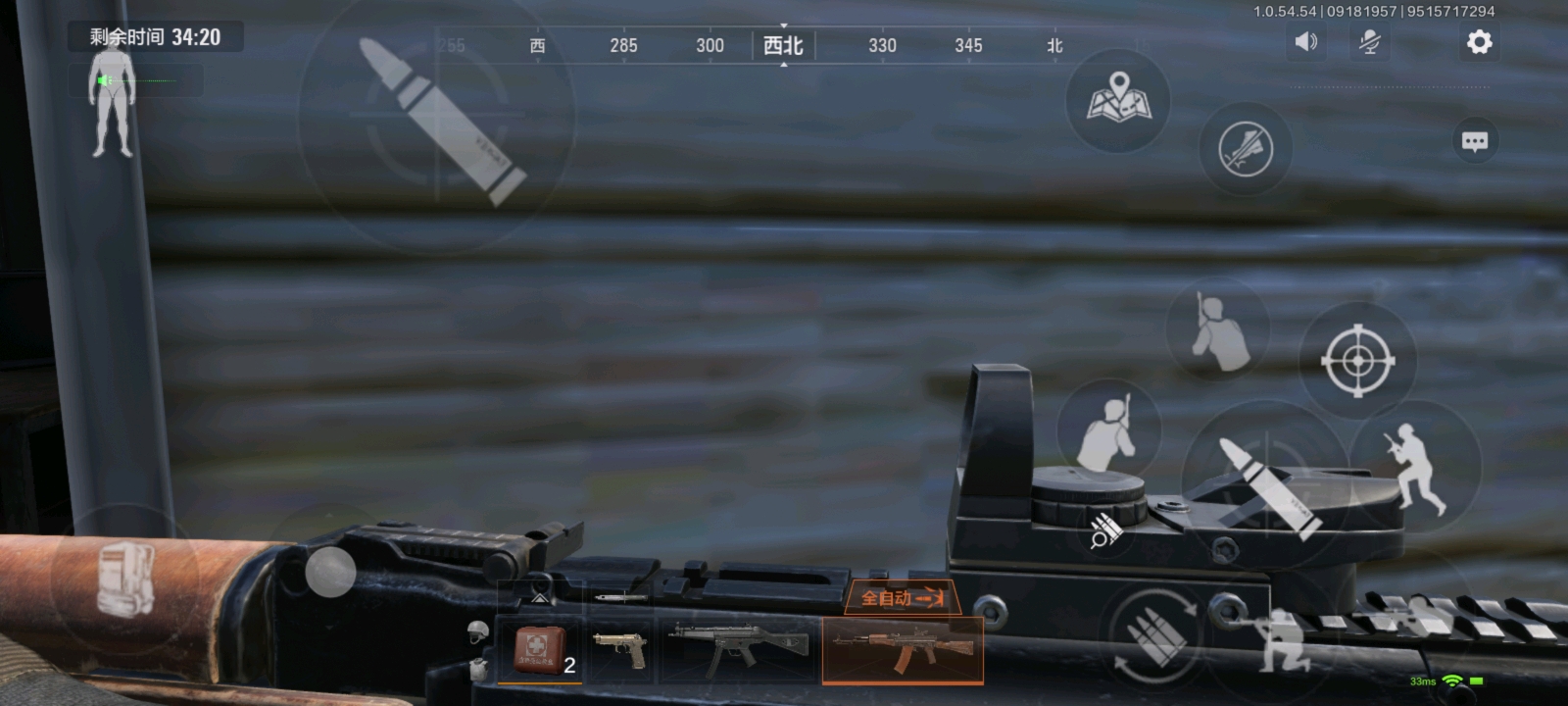Switch fire mode from 全自动
This screenshot has height=706, width=1568.
(903, 597)
